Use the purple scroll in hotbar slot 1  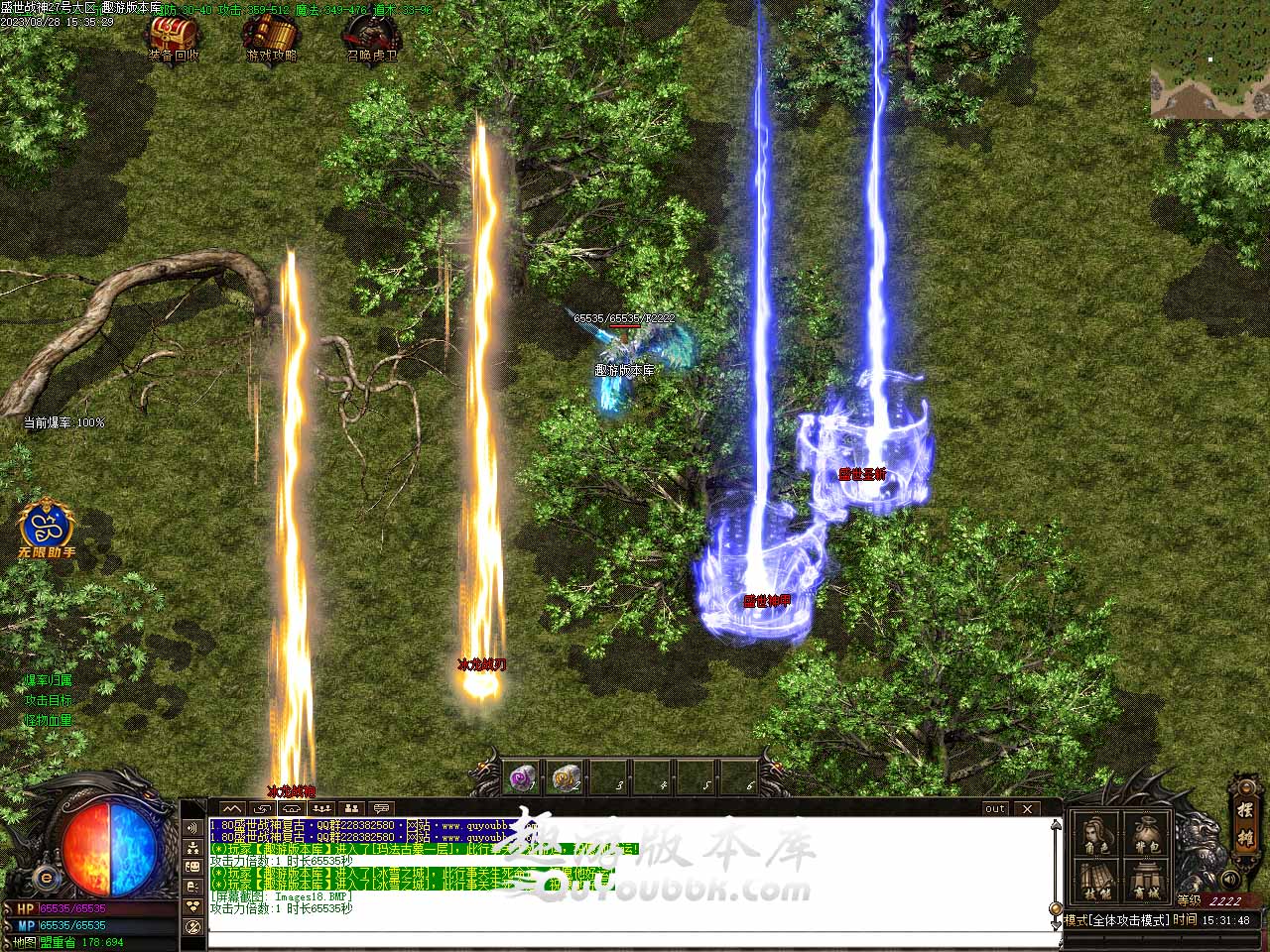point(523,778)
